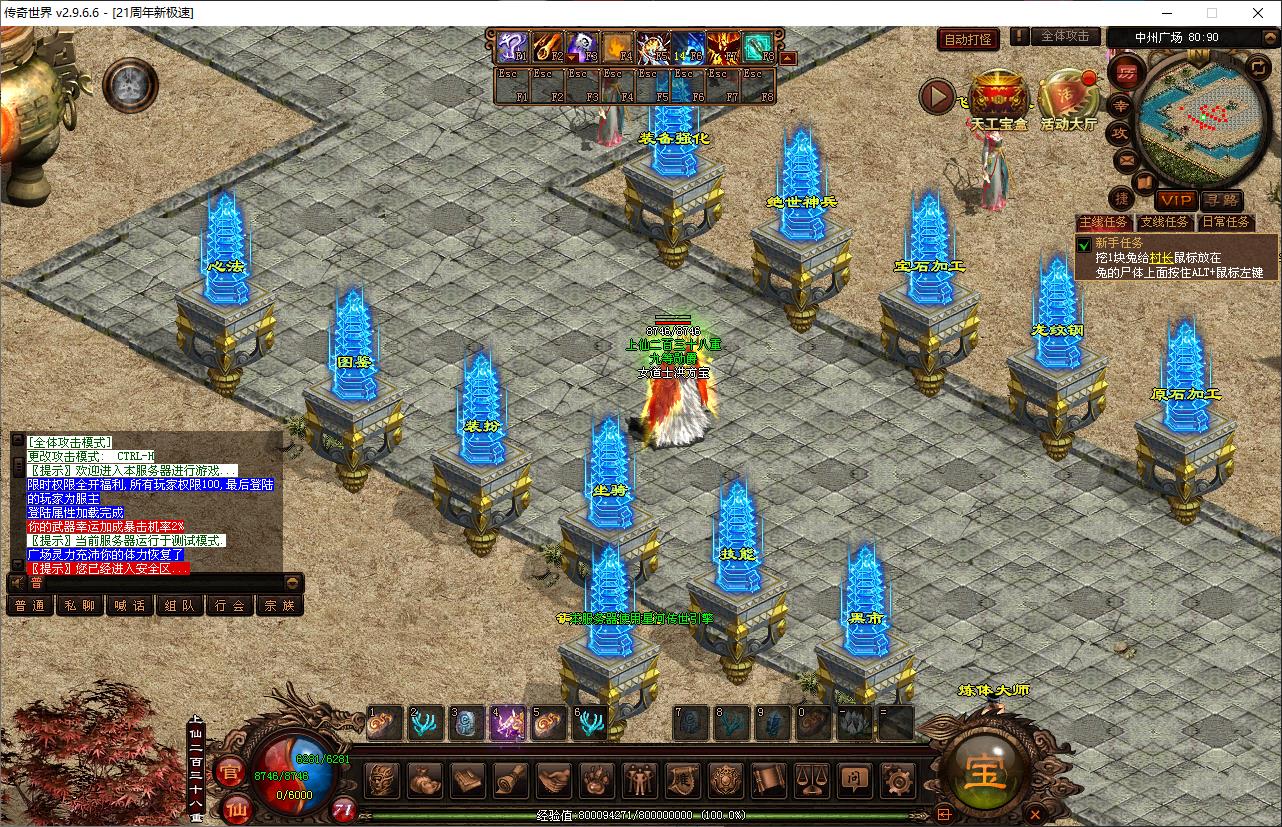The image size is (1282, 827).
Task: Switch to the 日常任务 daily quest tab
Action: 1225,222
